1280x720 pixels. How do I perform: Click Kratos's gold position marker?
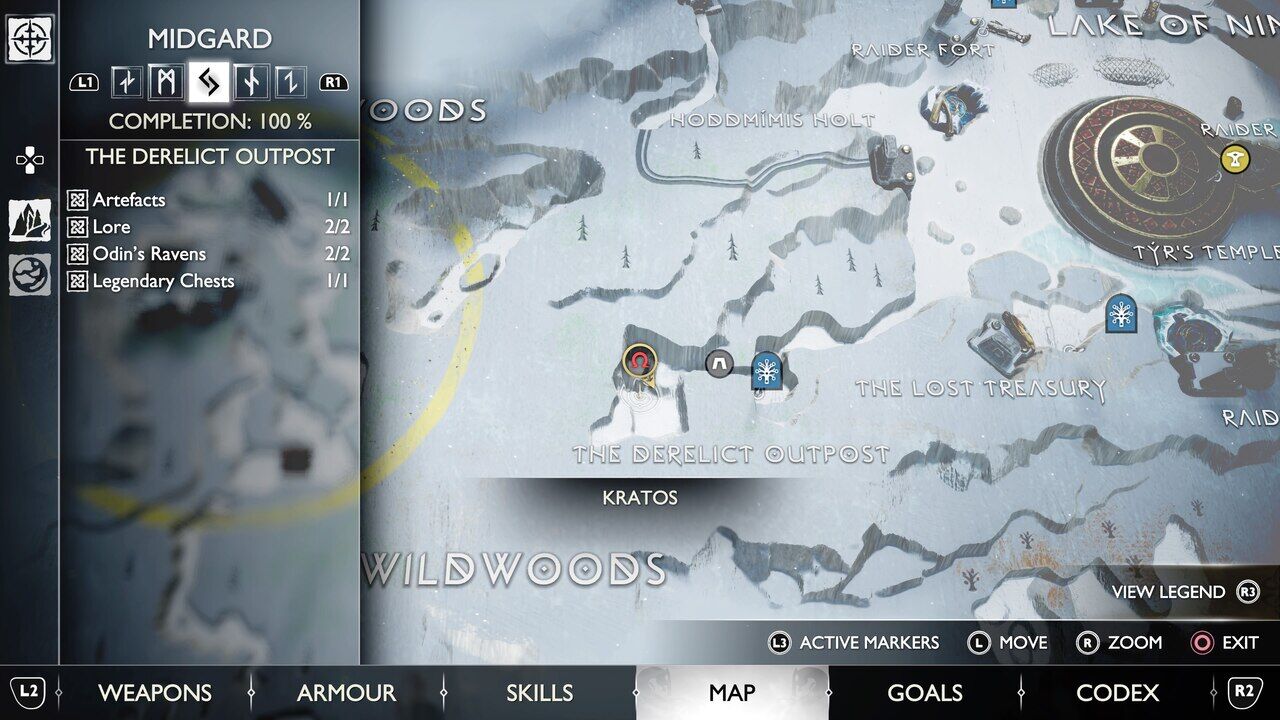click(x=639, y=361)
